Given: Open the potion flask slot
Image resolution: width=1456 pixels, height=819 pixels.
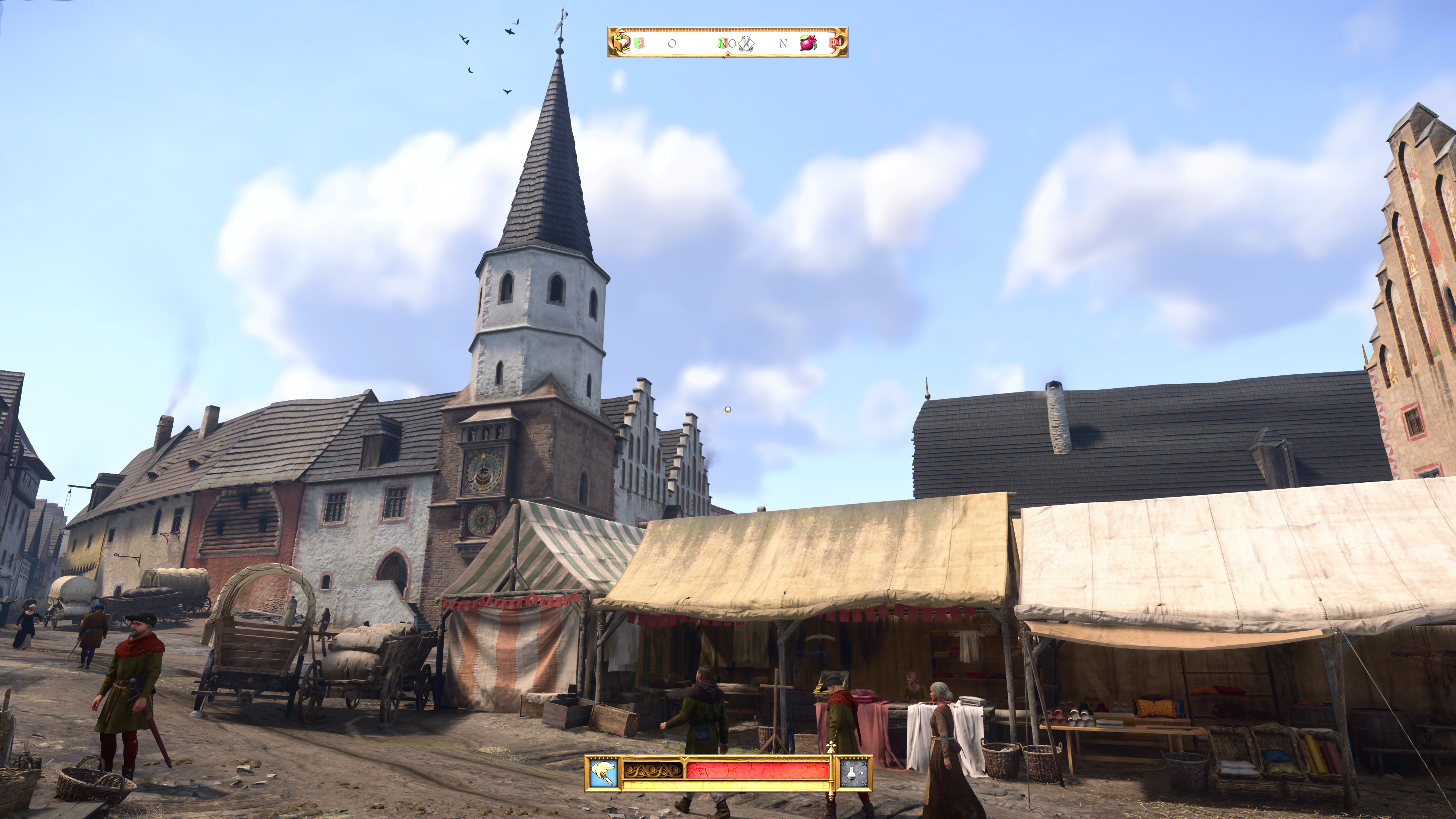Looking at the screenshot, I should (x=854, y=773).
